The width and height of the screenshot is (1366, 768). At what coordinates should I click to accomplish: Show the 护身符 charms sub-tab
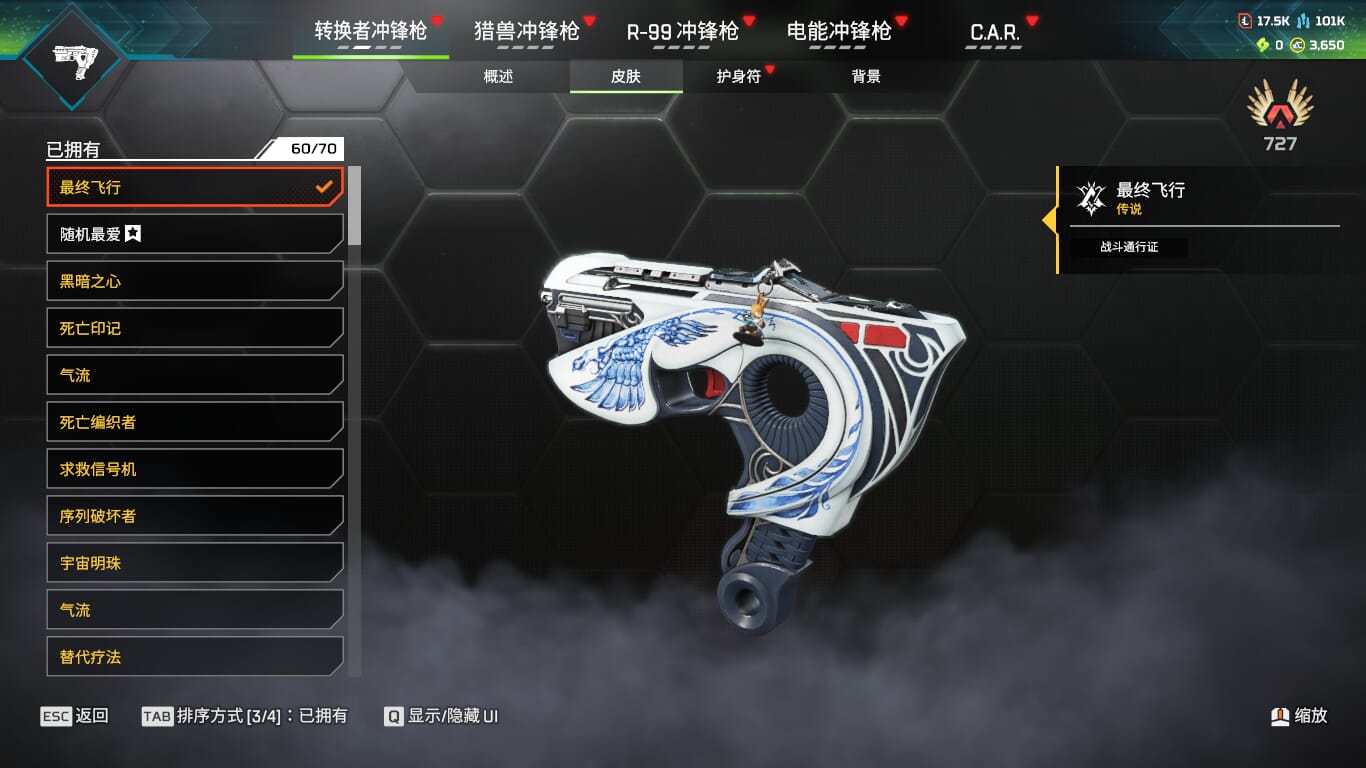[739, 76]
